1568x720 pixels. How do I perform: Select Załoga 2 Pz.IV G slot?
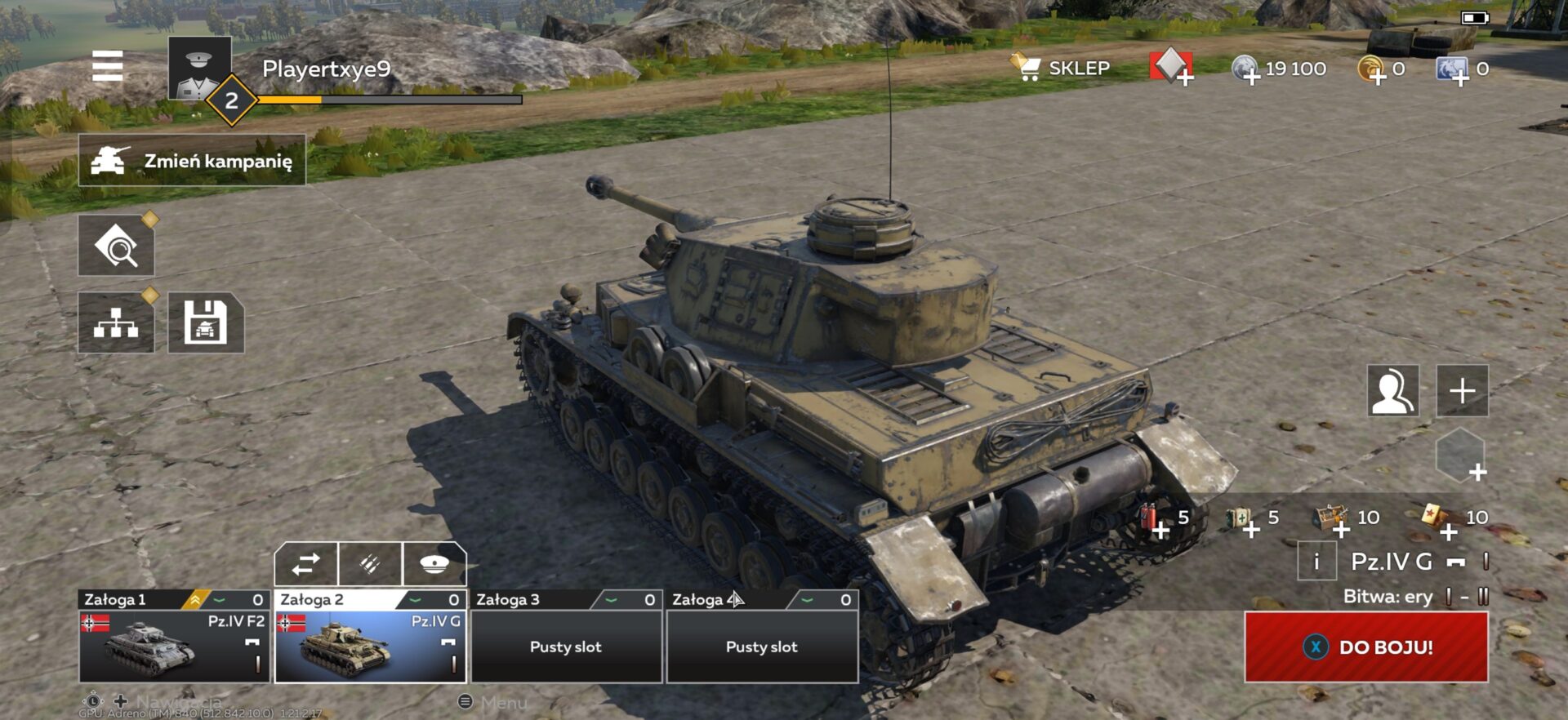point(370,645)
